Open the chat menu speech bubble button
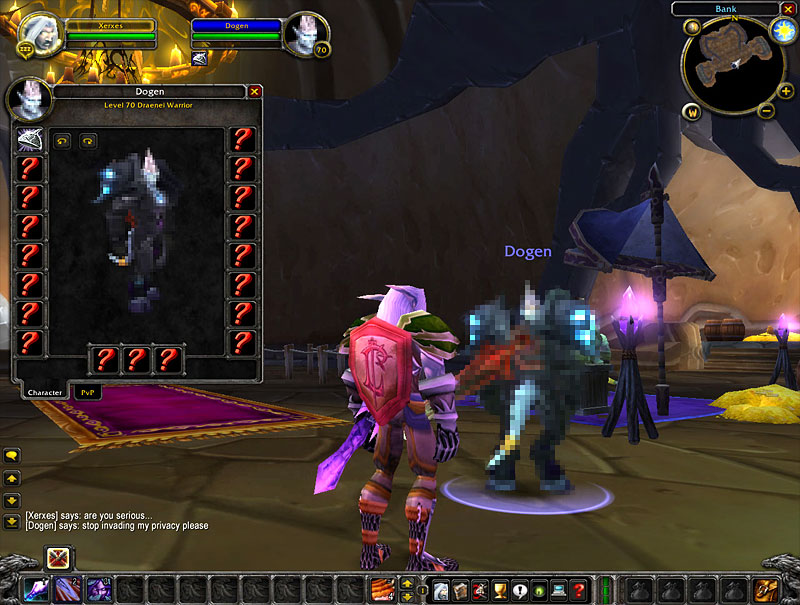 [x=12, y=455]
